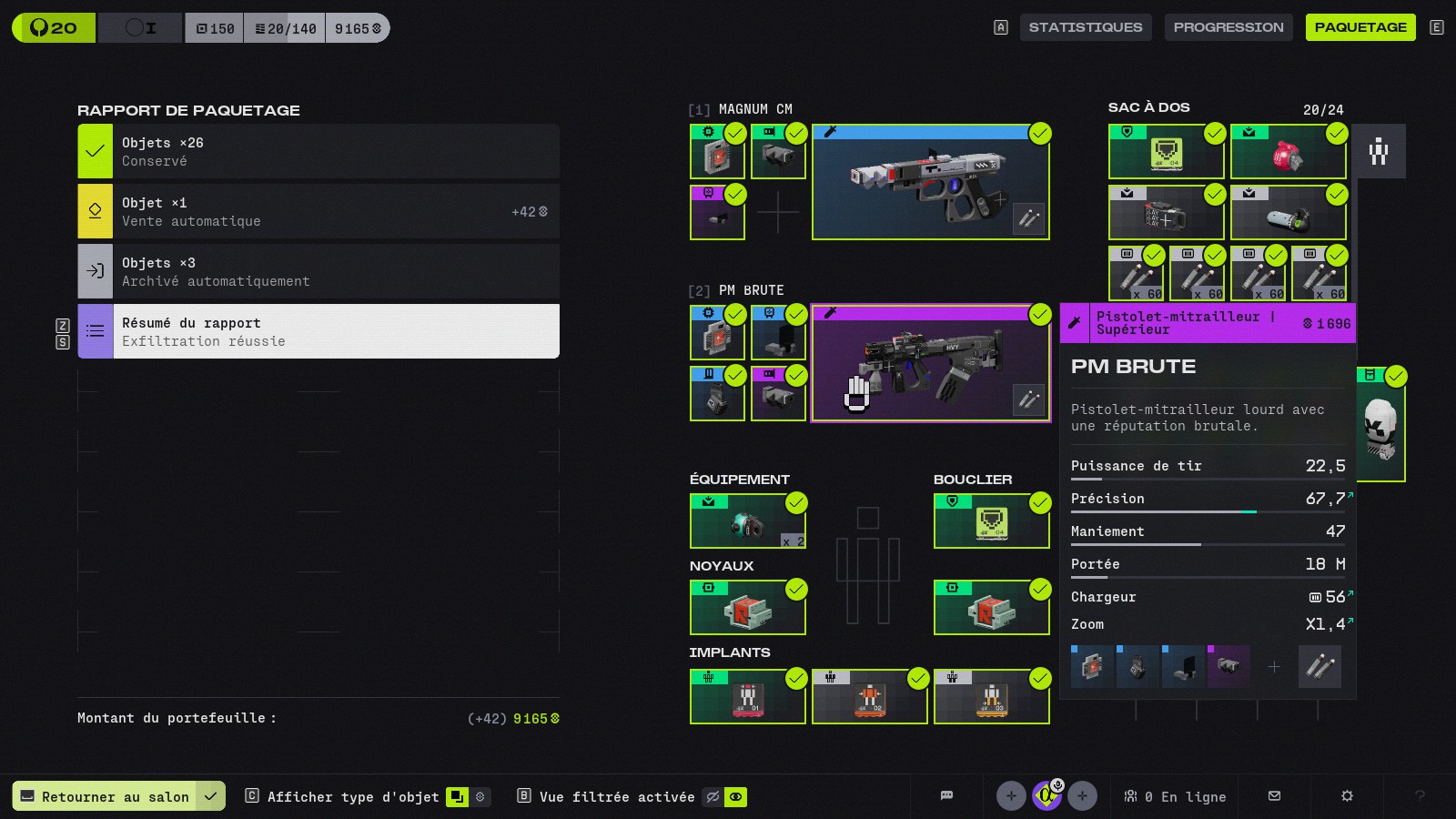This screenshot has height=819, width=1456.
Task: Select the PAQUETAGE tab
Action: (x=1360, y=27)
